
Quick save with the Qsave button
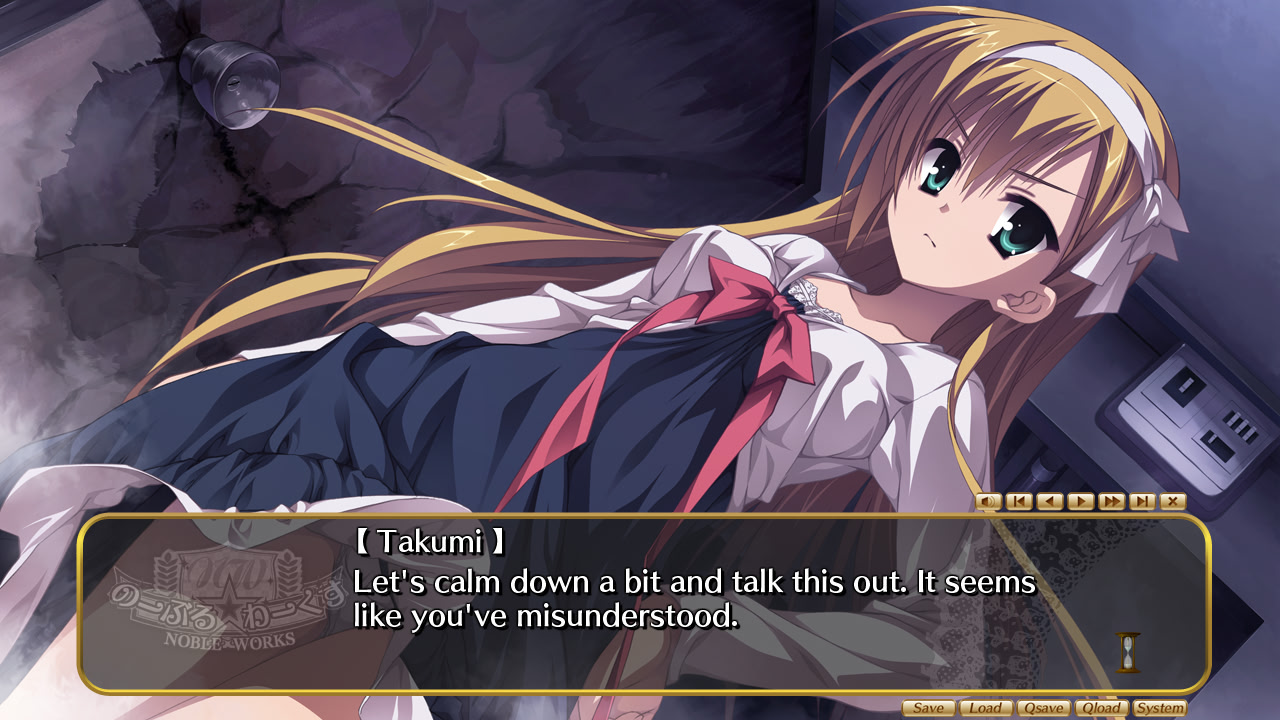1044,708
